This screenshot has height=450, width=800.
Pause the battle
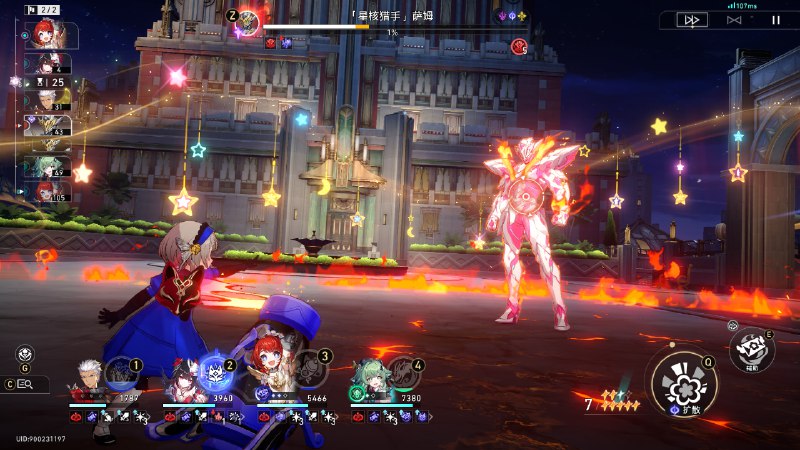click(x=775, y=19)
